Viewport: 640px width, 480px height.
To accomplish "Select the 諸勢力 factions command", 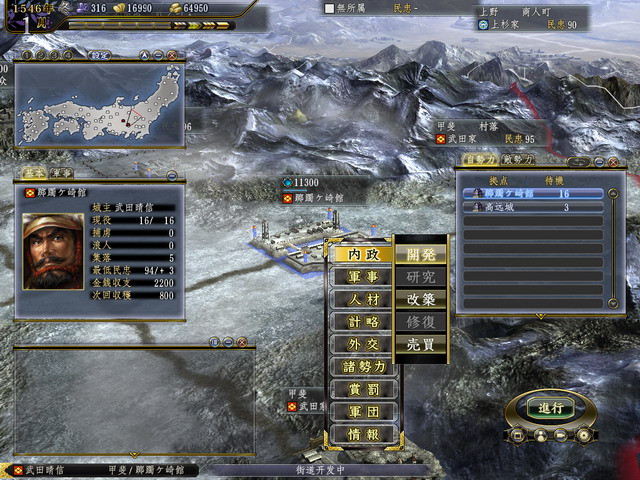I will coord(360,366).
